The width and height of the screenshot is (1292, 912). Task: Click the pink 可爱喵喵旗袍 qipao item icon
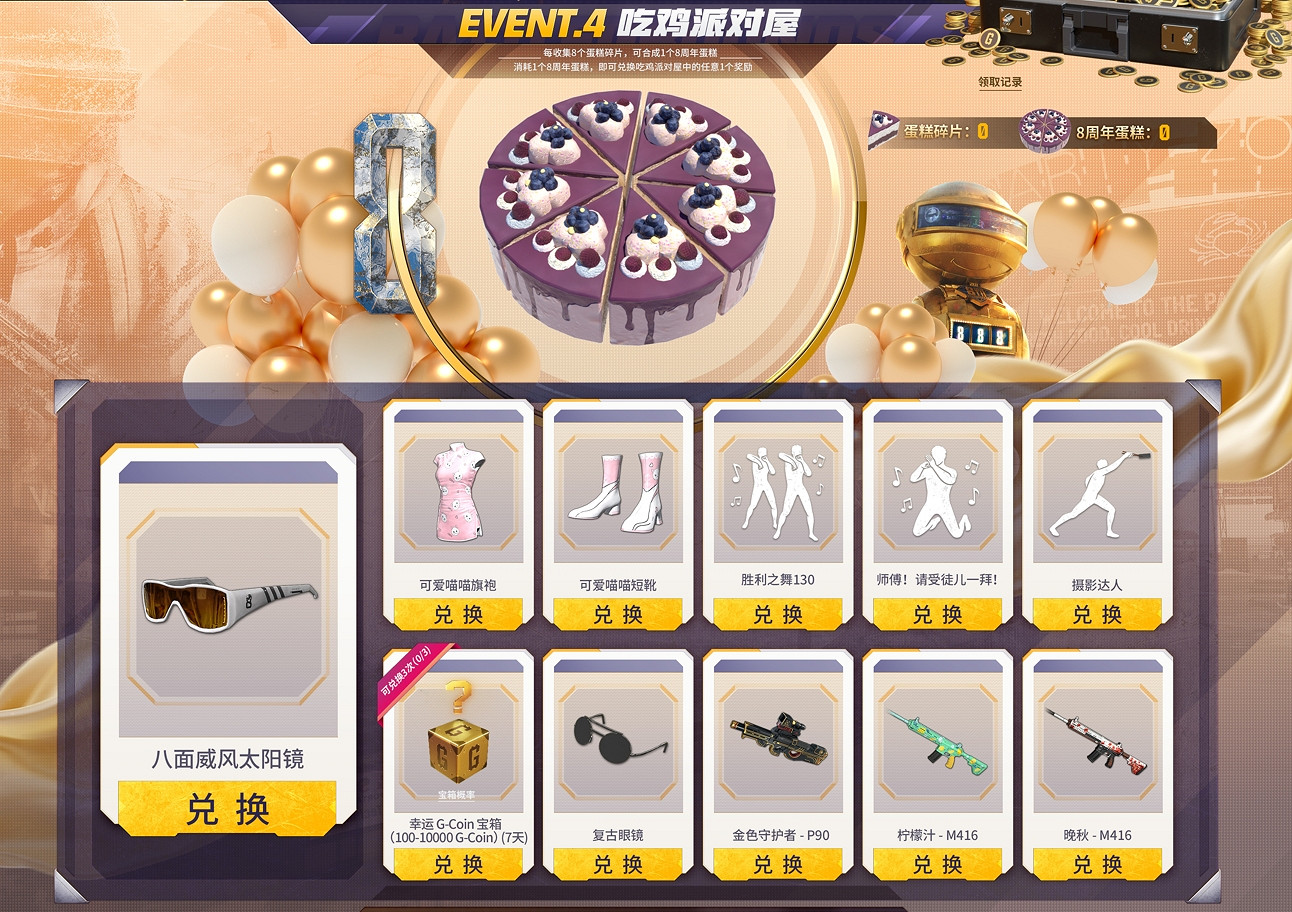coord(457,498)
